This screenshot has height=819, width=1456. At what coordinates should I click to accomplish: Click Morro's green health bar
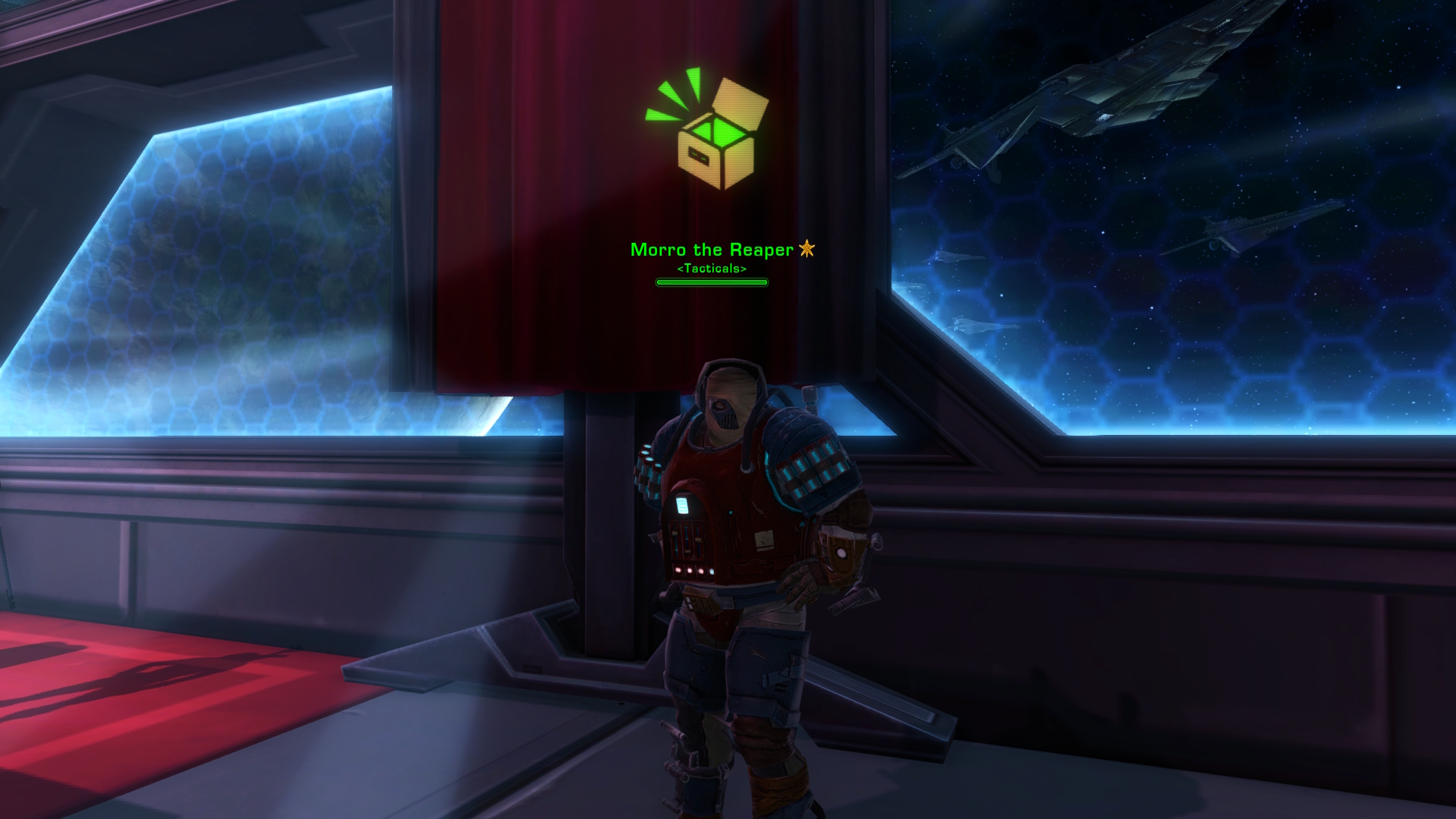pos(711,282)
